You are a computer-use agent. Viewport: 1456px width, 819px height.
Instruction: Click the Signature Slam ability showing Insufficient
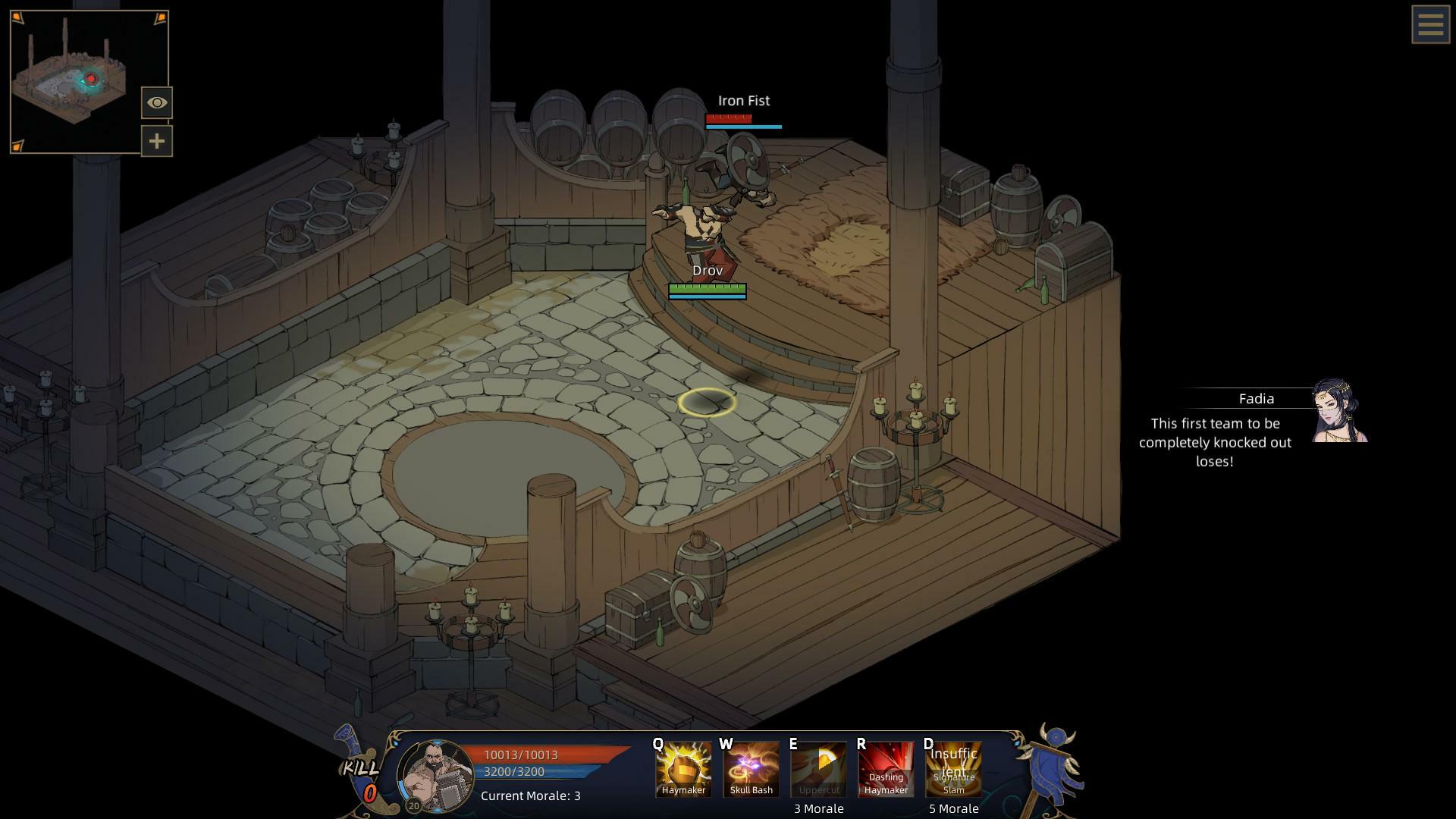tap(953, 768)
